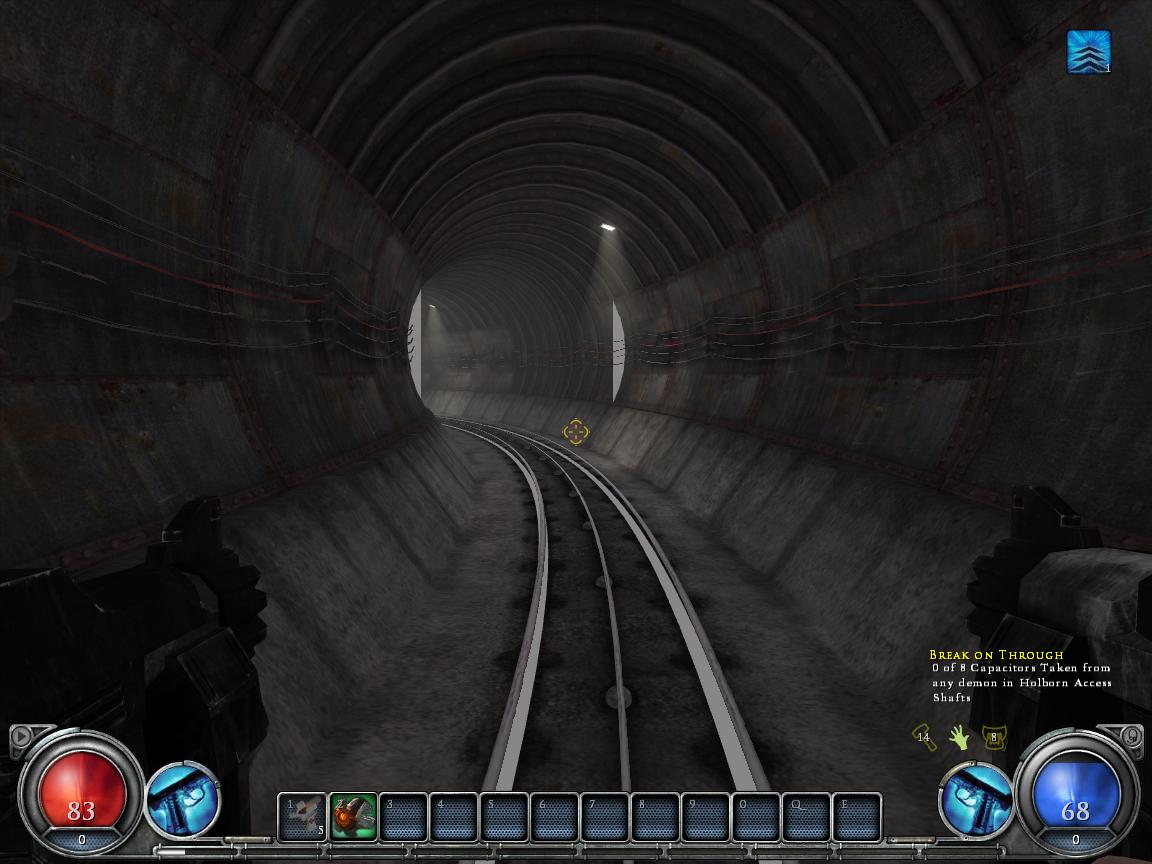Image resolution: width=1152 pixels, height=864 pixels.
Task: Click the green hand icon
Action: click(x=959, y=738)
